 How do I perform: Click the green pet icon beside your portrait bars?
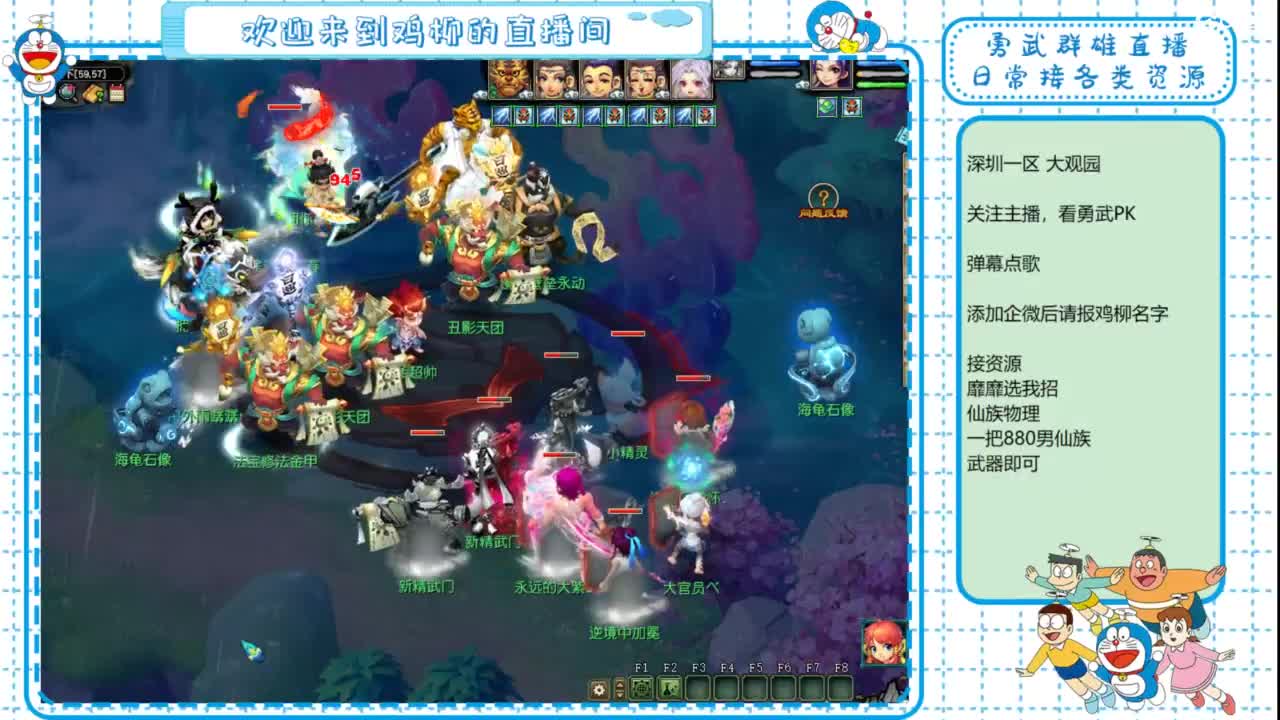click(x=827, y=108)
